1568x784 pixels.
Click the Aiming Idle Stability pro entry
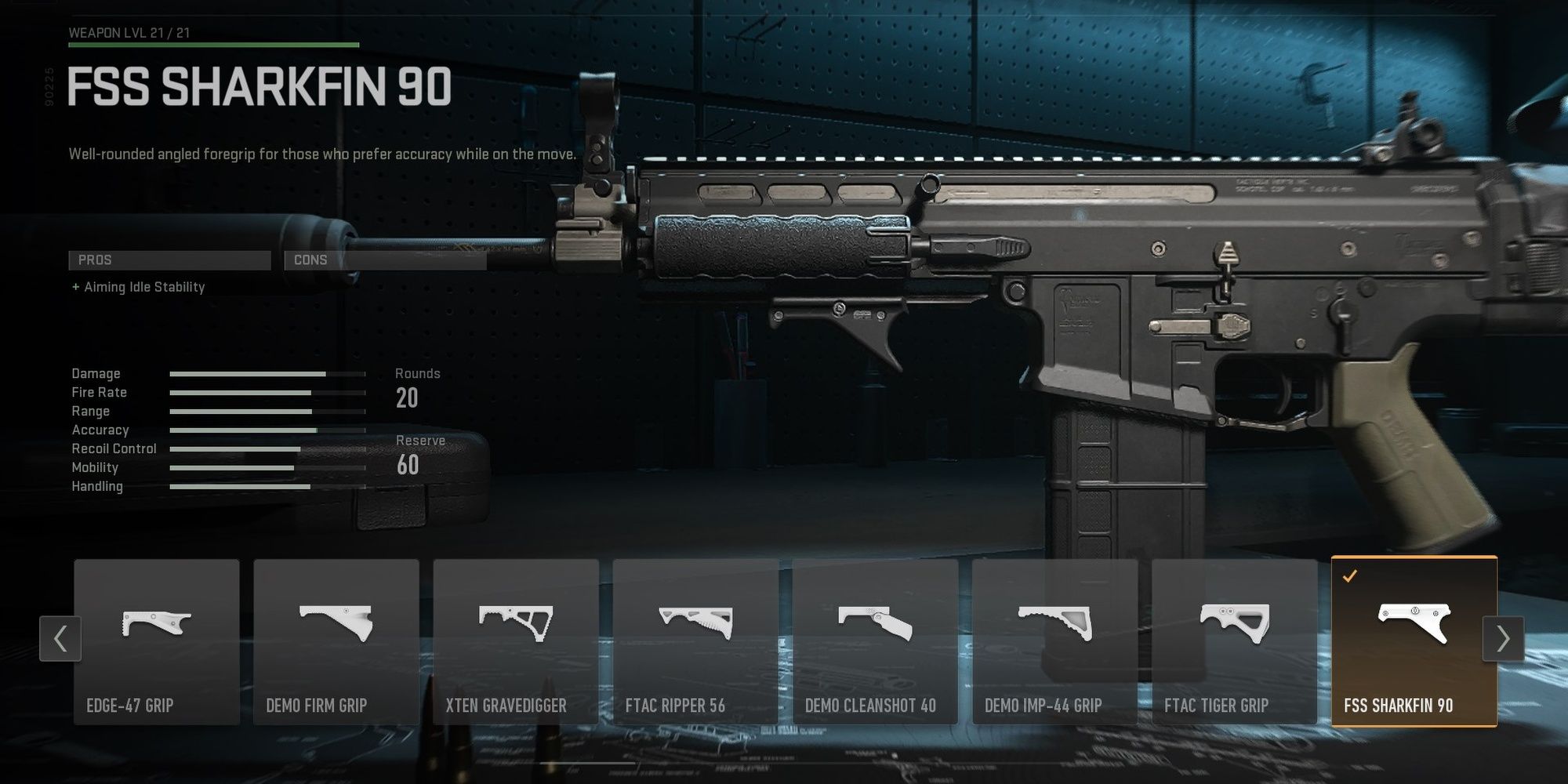tap(137, 287)
